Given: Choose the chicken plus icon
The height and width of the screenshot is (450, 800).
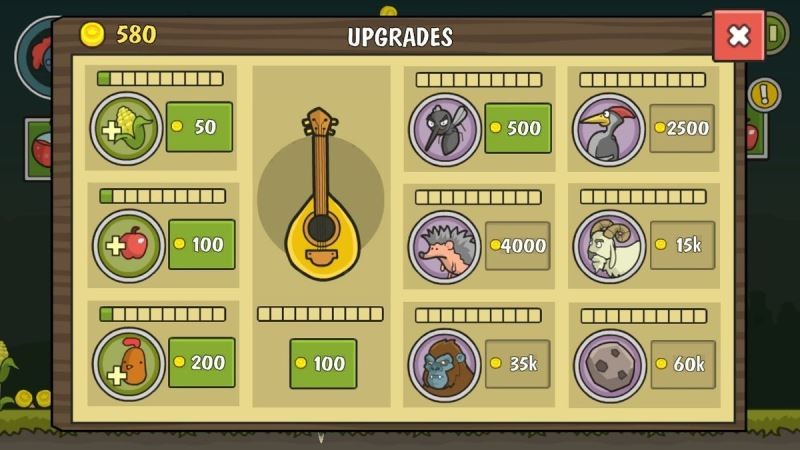Looking at the screenshot, I should point(129,364).
